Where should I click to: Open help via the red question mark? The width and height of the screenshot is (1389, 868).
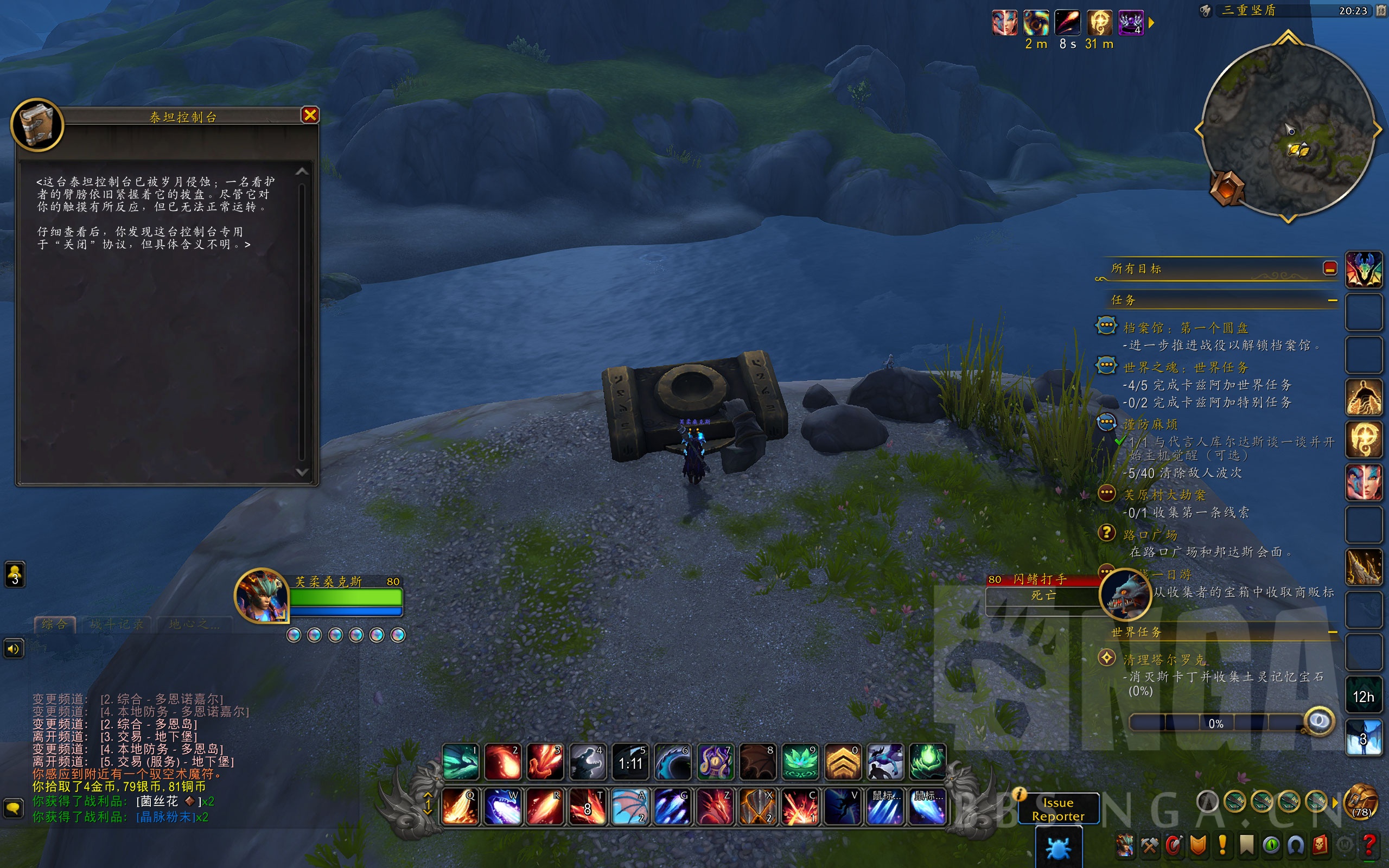[x=1369, y=845]
